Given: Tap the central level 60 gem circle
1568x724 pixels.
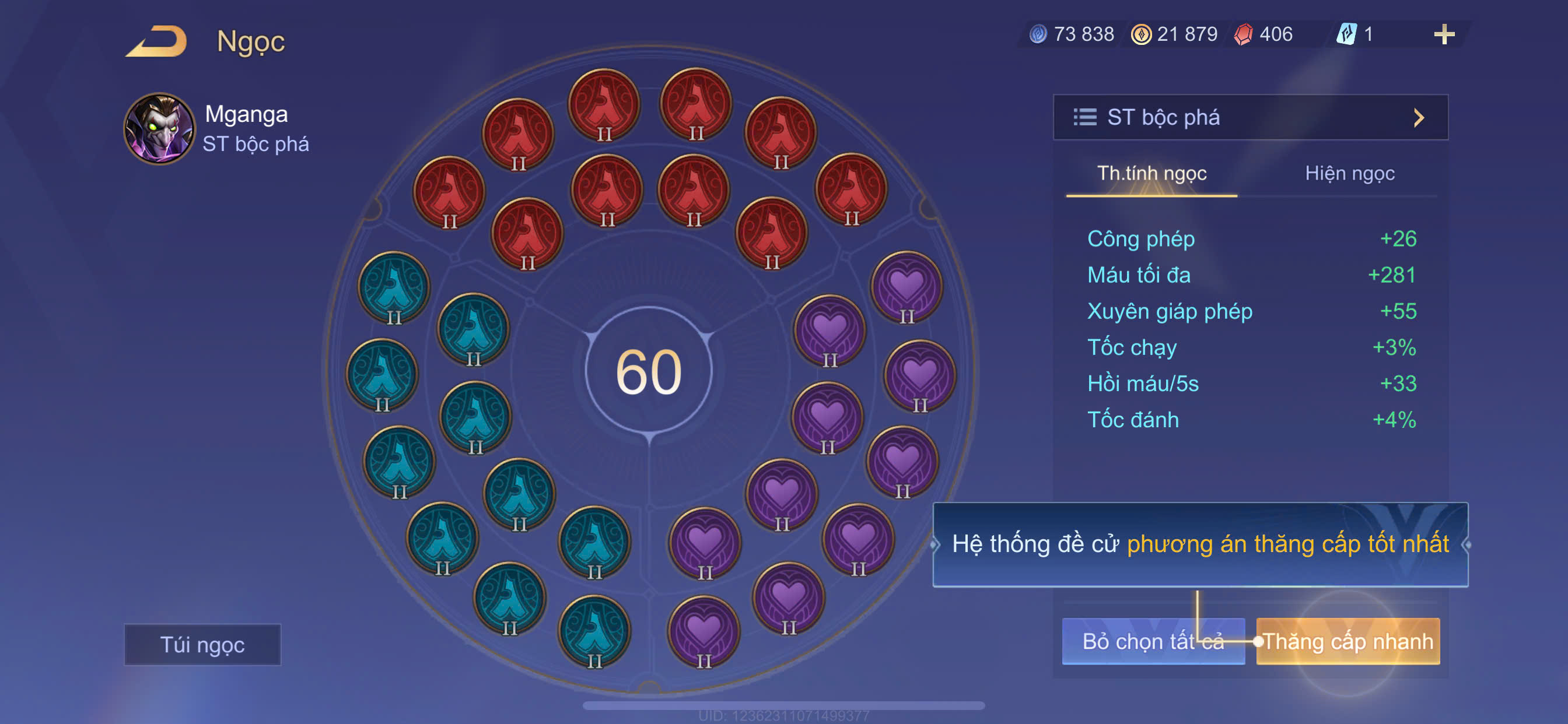Looking at the screenshot, I should [648, 371].
